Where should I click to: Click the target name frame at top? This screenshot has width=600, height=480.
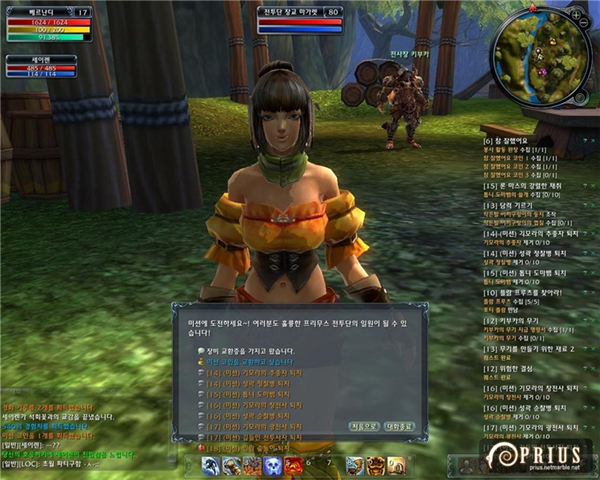(300, 13)
